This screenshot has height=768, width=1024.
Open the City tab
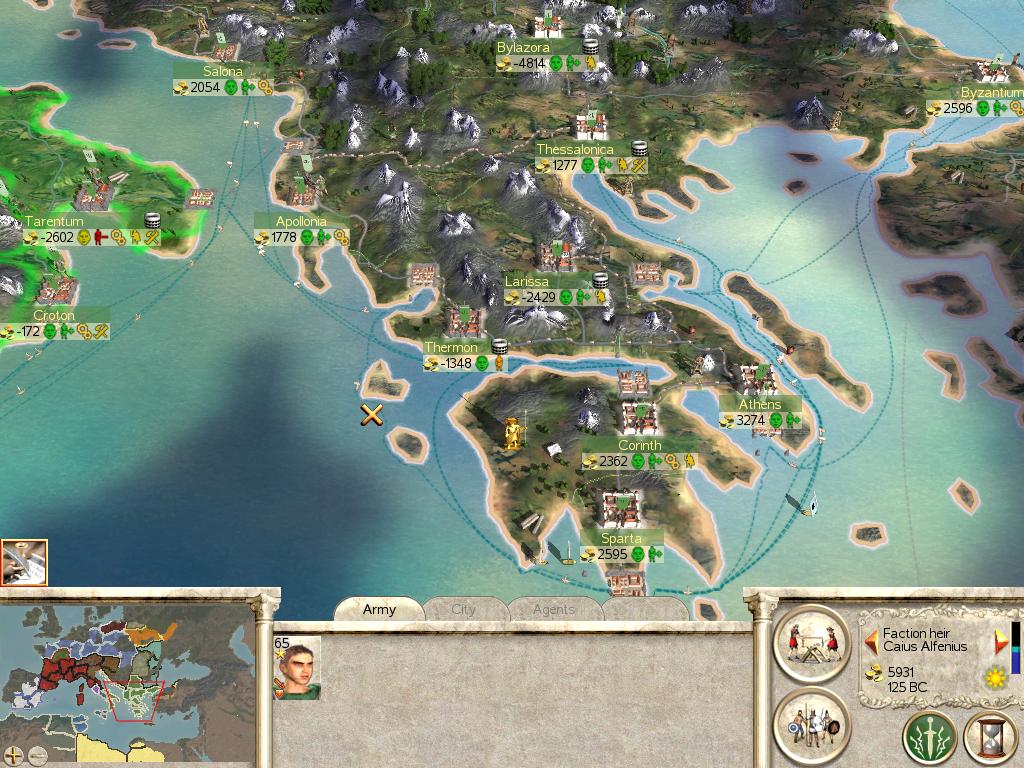(464, 609)
